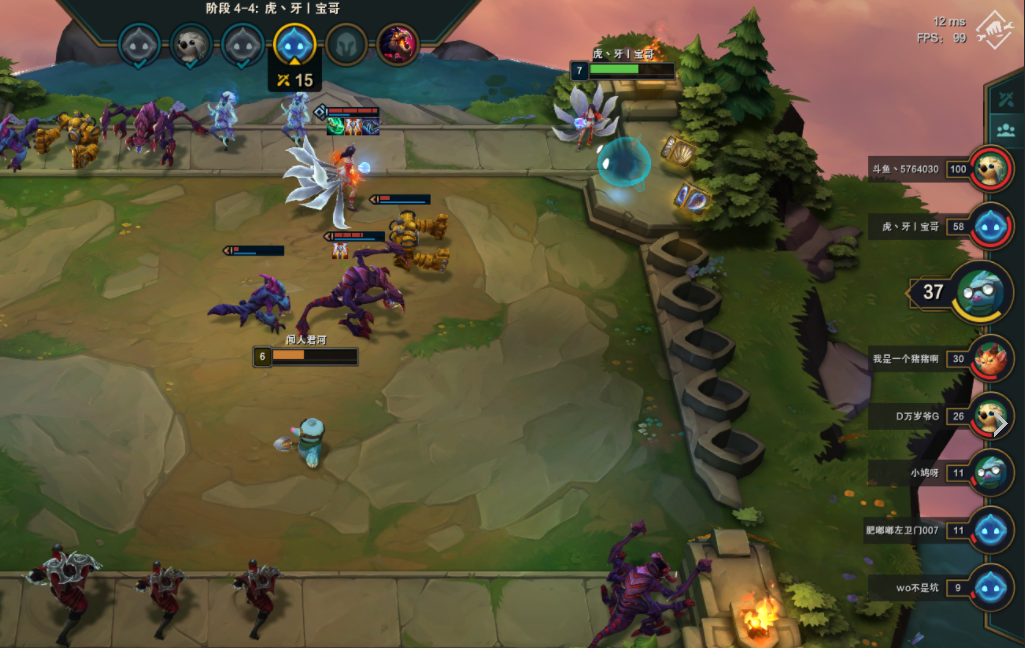Click wo不是坑 in the player list
This screenshot has width=1025, height=648.
point(991,587)
